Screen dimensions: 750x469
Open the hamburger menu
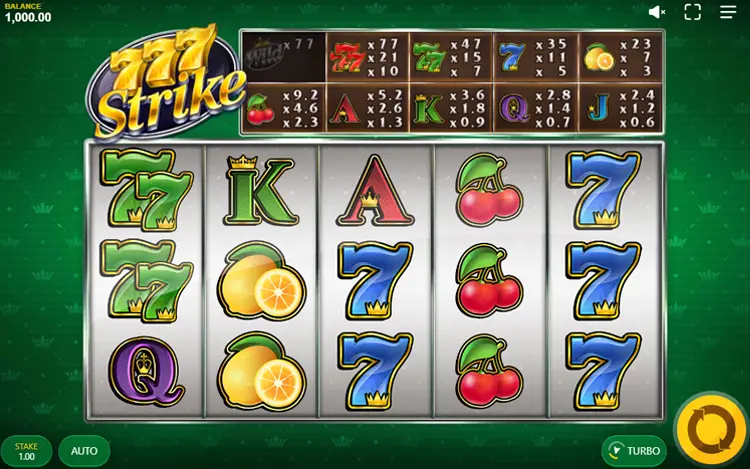coord(728,12)
